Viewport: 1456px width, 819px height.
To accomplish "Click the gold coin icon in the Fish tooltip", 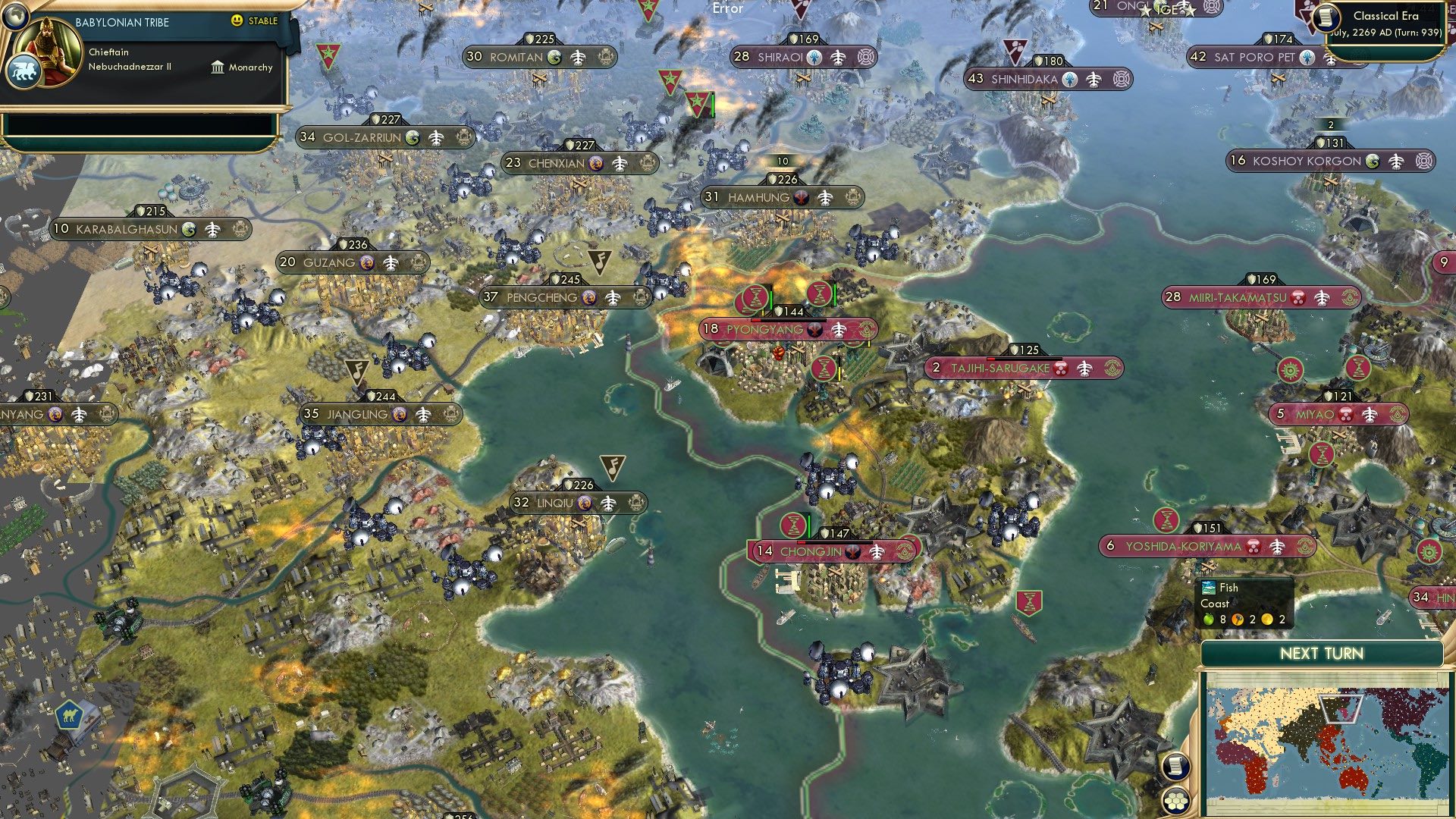I will click(1267, 620).
